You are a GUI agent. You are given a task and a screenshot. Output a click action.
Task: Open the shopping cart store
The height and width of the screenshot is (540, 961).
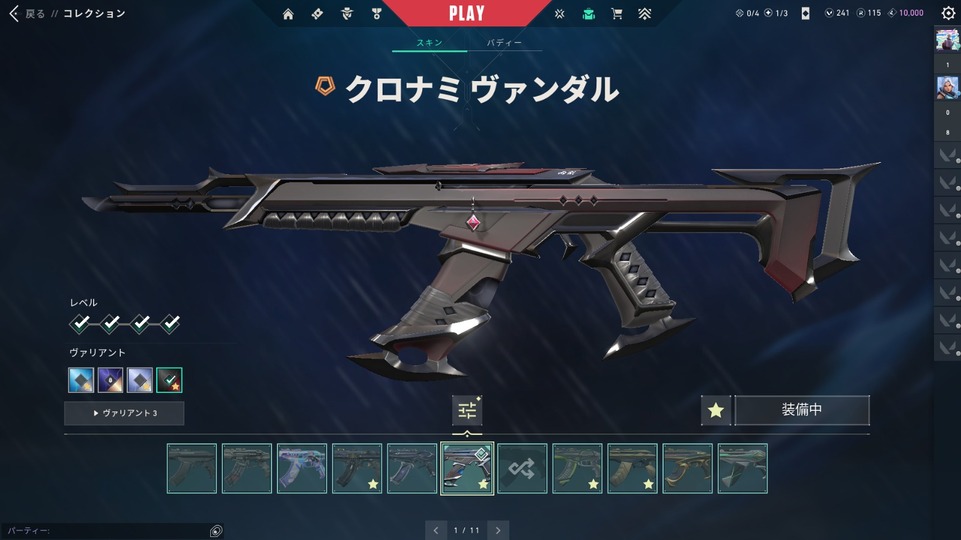point(616,14)
